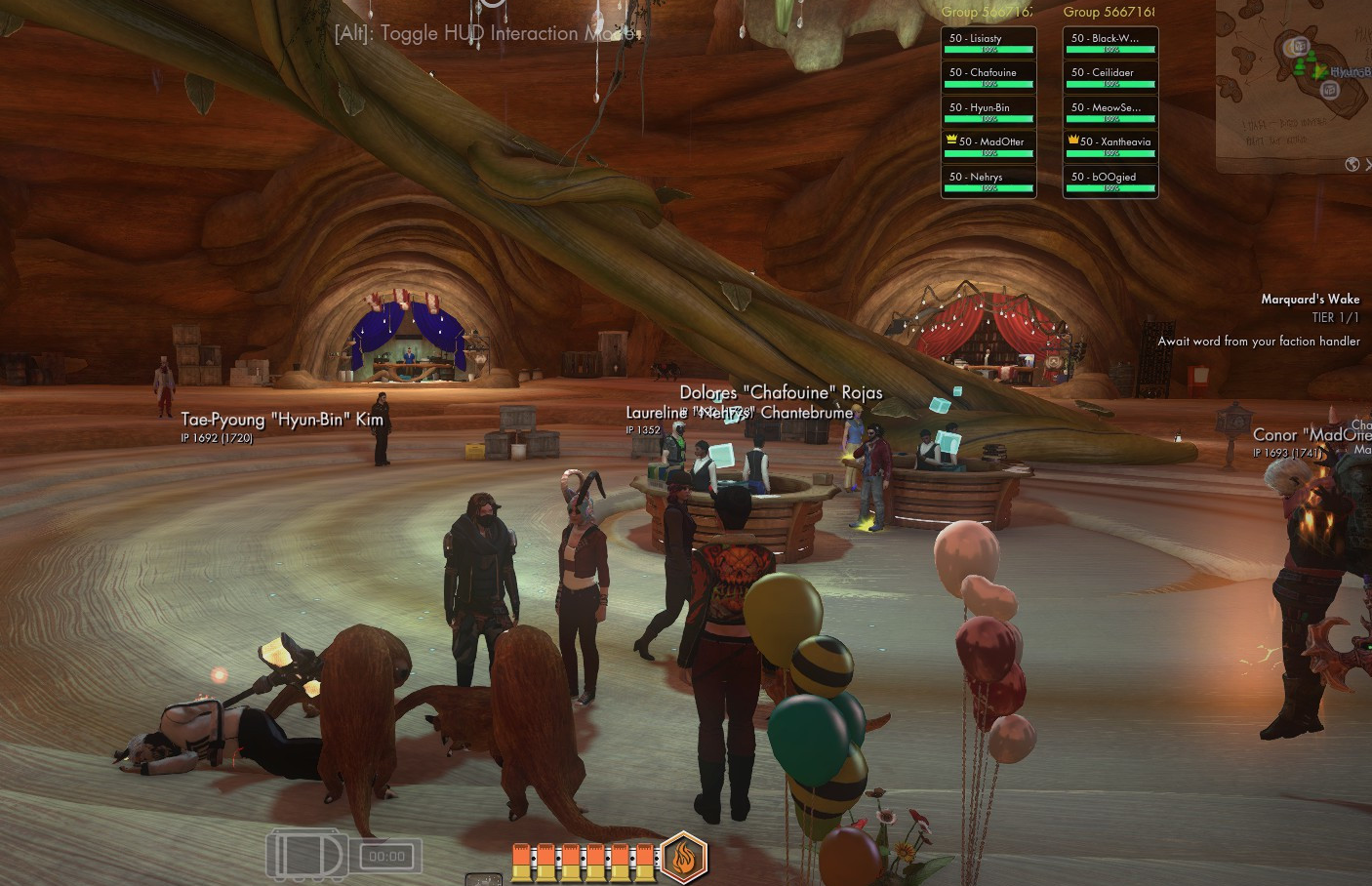Activate the flame ability hexagon icon
The height and width of the screenshot is (886, 1372).
coord(683,858)
